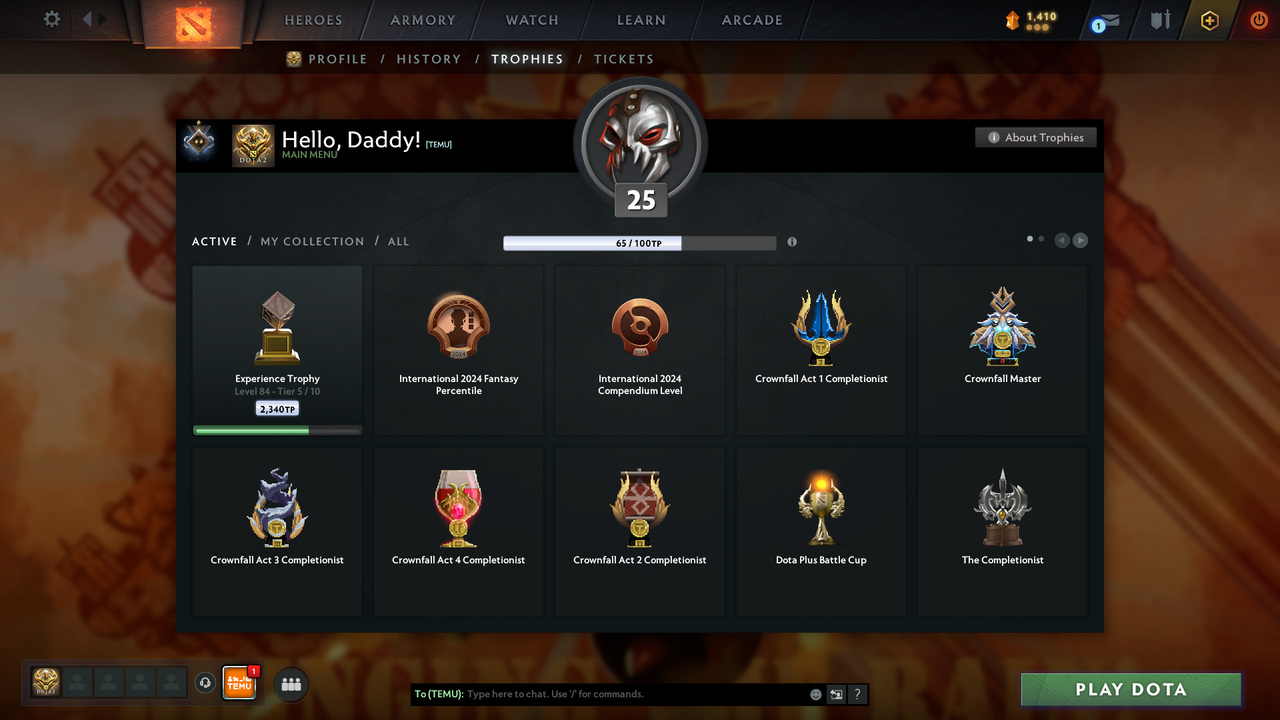Open the settings gear
The width and height of the screenshot is (1280, 720).
(51, 19)
